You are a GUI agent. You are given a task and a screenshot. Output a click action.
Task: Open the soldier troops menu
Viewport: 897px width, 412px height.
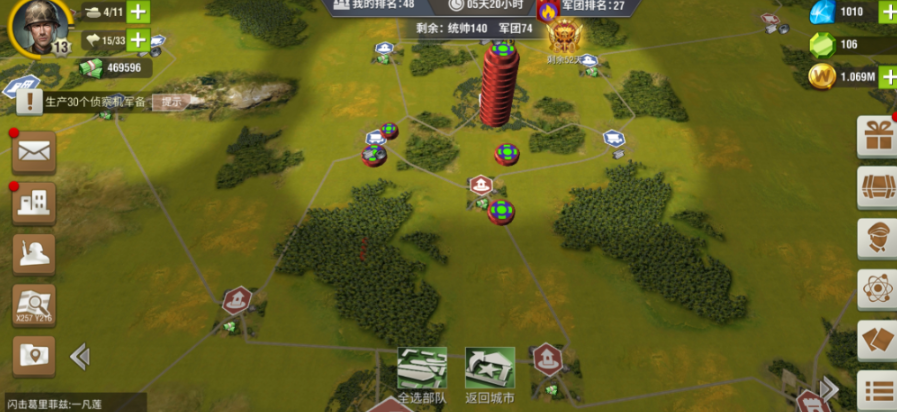point(34,254)
